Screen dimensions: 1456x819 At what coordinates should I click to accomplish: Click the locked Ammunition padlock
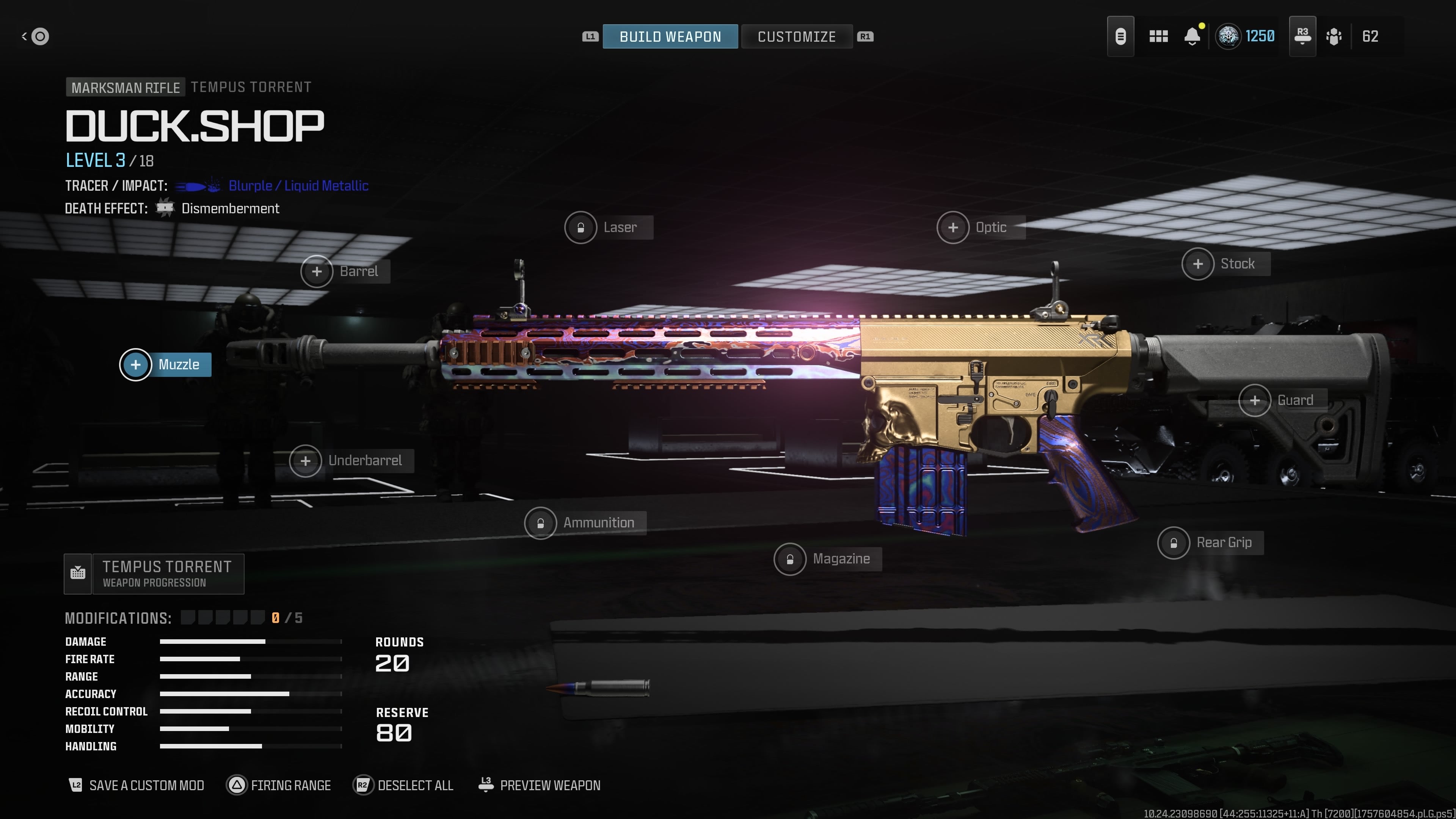(540, 523)
